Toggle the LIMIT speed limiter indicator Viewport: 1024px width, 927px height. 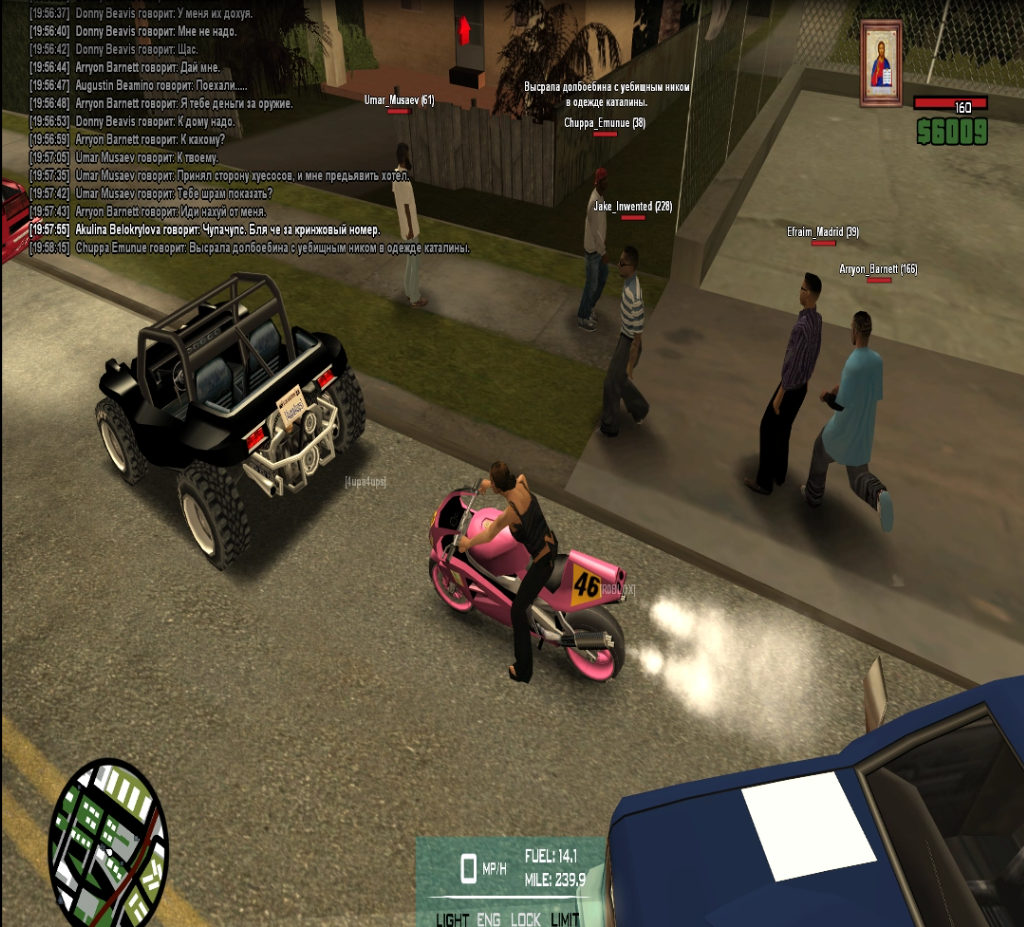tap(565, 919)
